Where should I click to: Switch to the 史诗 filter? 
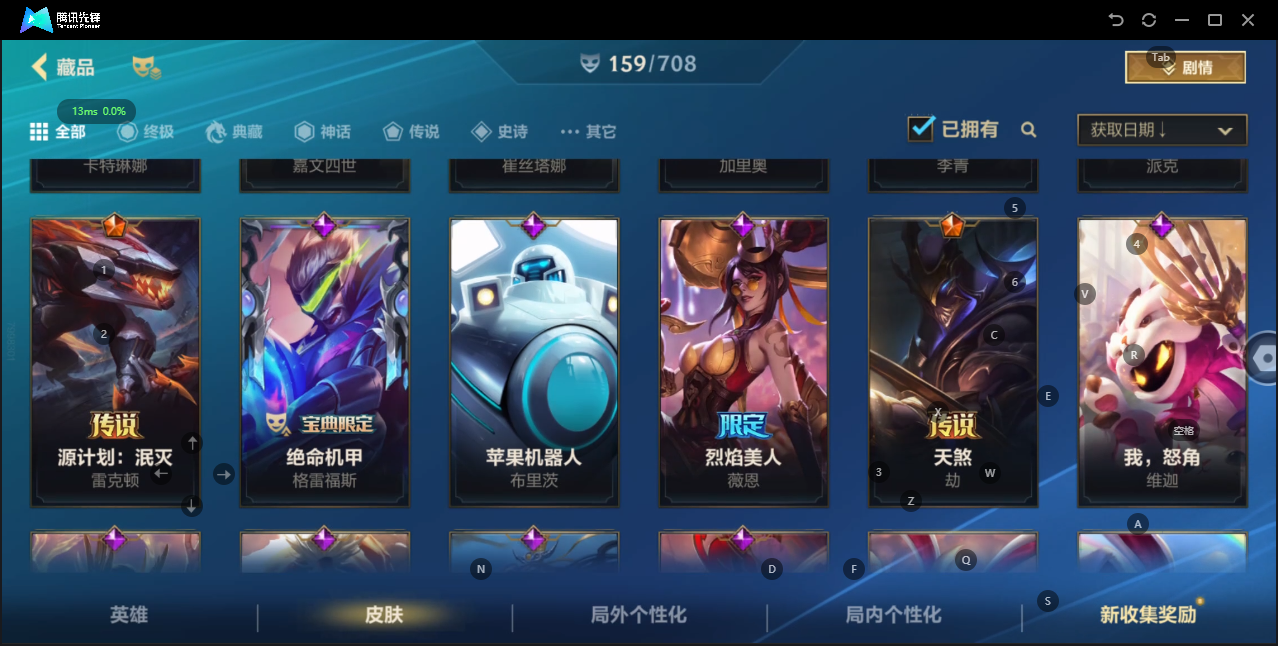(x=499, y=132)
